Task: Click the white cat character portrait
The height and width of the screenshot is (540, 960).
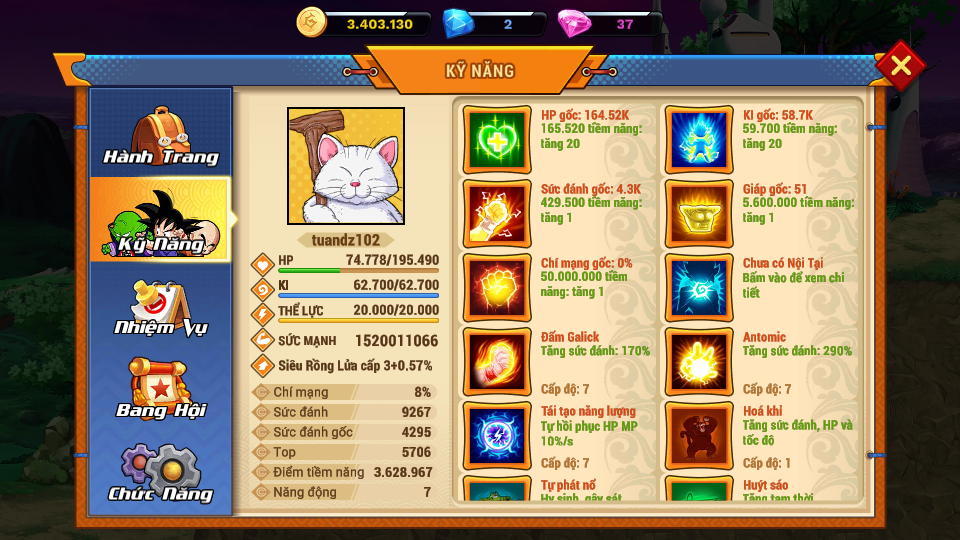Action: [346, 166]
